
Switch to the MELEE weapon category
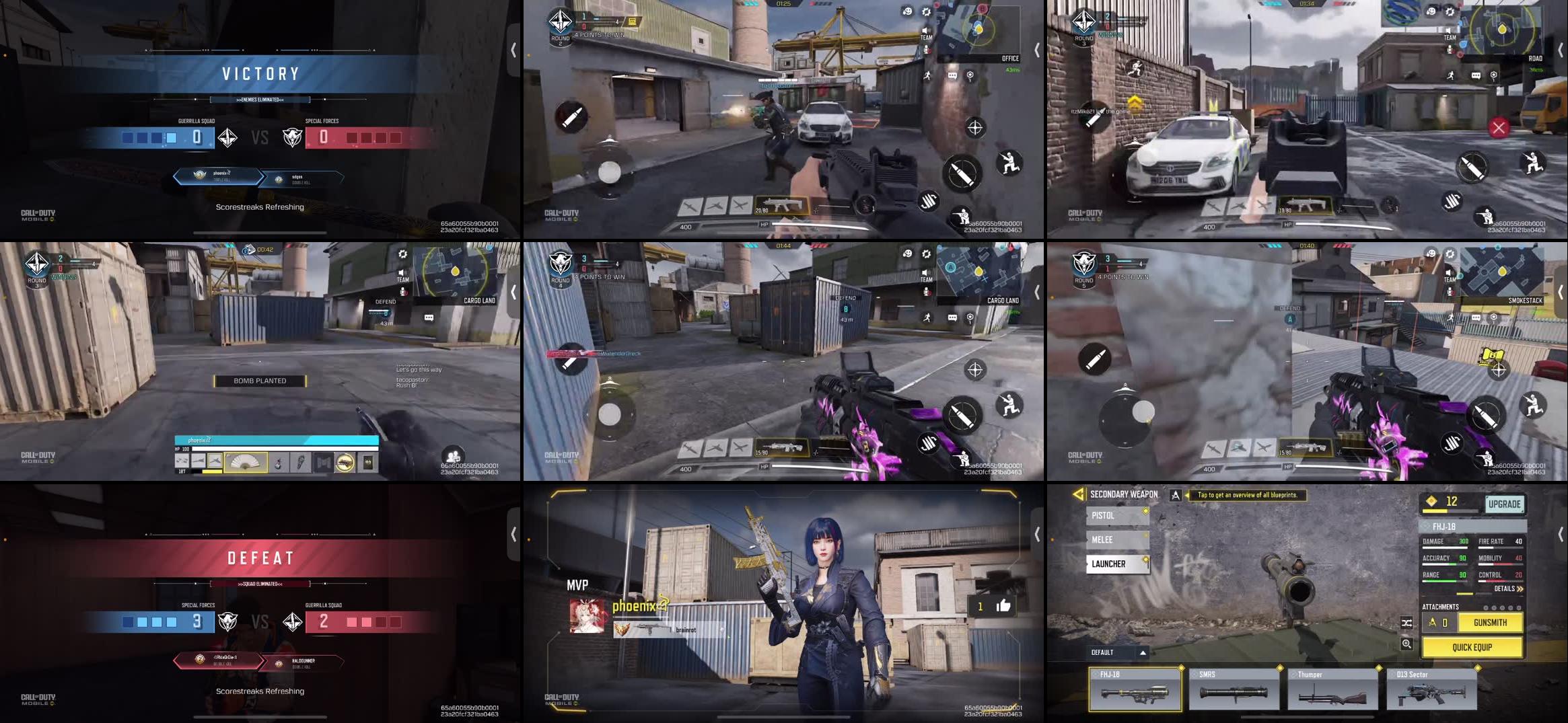tap(1116, 539)
